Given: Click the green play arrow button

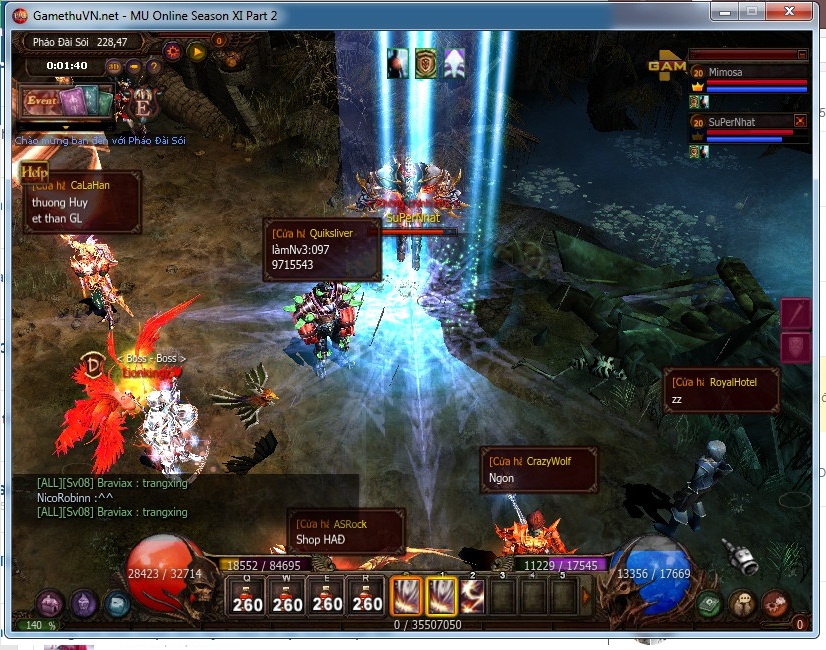Looking at the screenshot, I should (x=196, y=52).
